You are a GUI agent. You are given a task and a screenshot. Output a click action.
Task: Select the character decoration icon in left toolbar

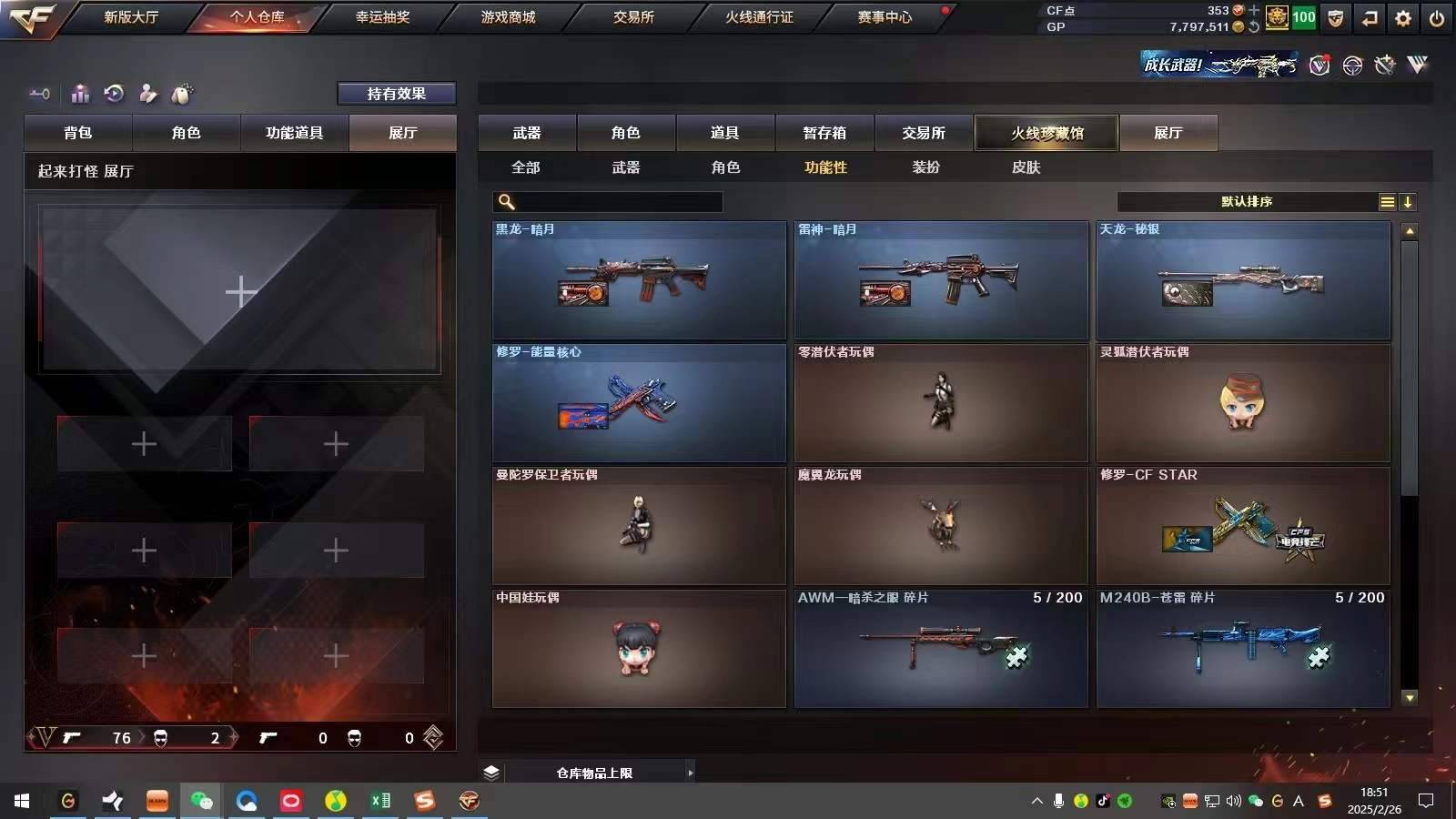click(146, 94)
